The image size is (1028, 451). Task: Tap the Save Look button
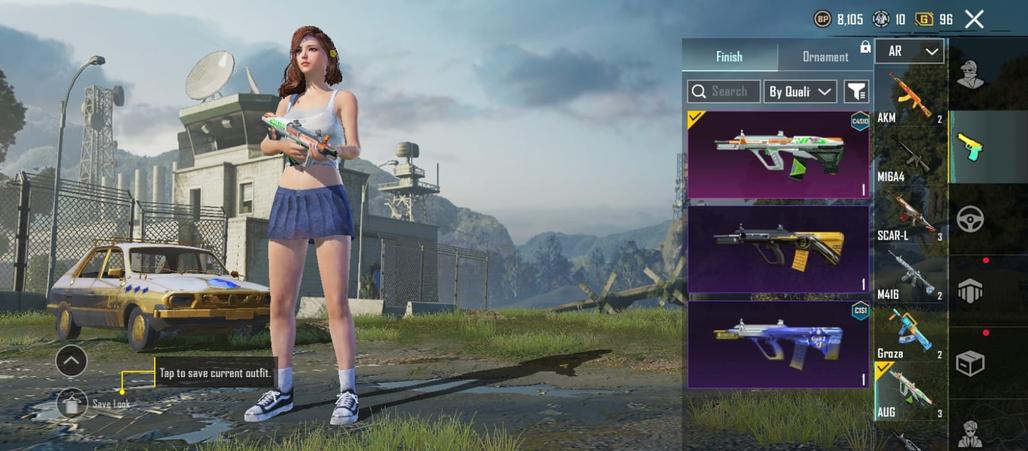click(x=72, y=403)
